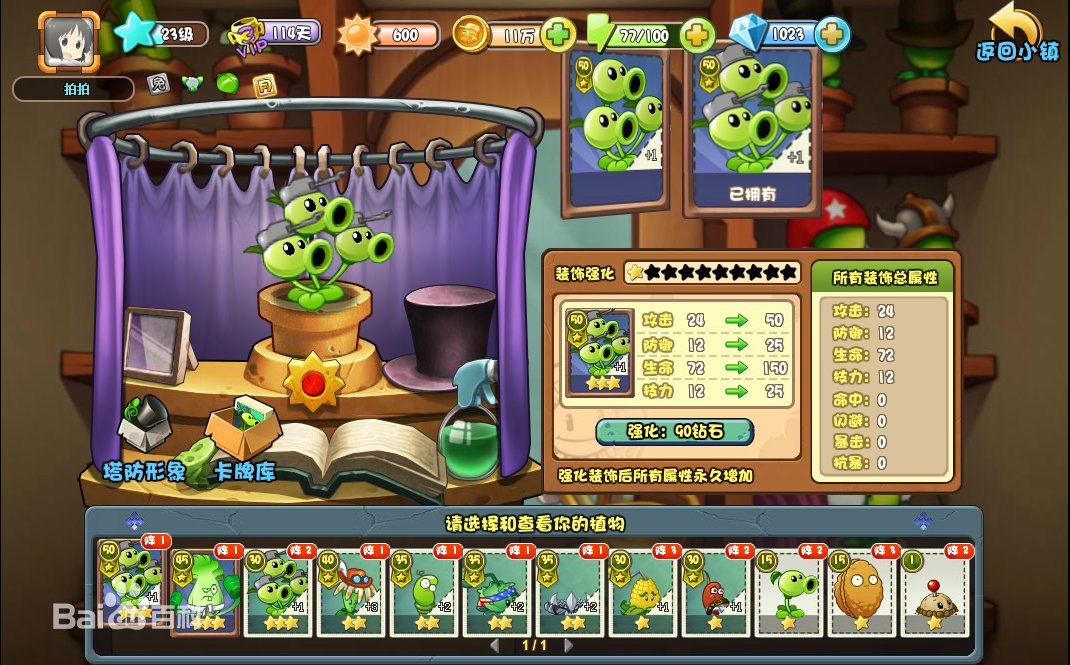The height and width of the screenshot is (665, 1070).
Task: Choose the corn Kernel-pult card
Action: coord(643,593)
